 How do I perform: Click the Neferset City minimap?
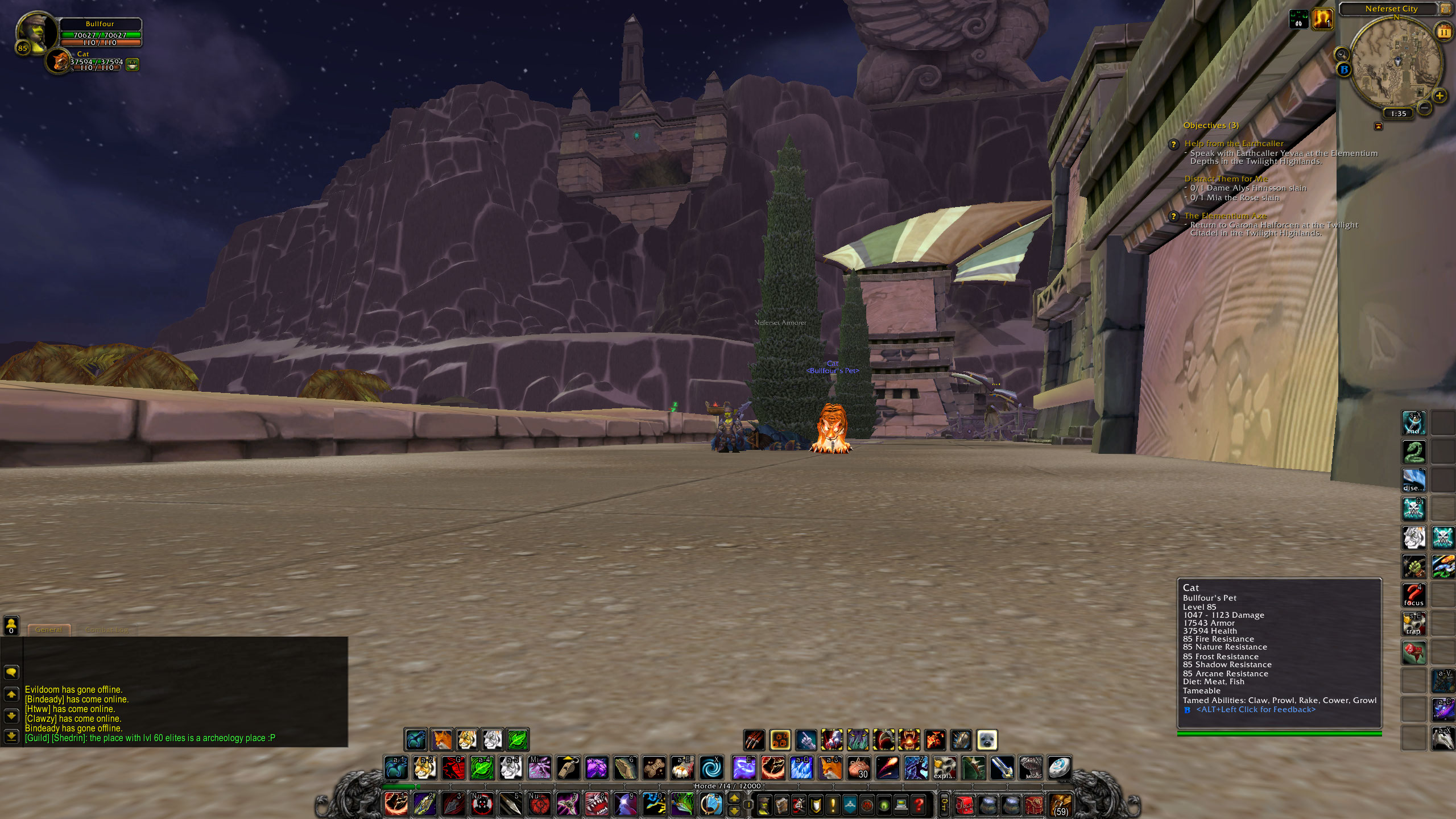click(1396, 61)
